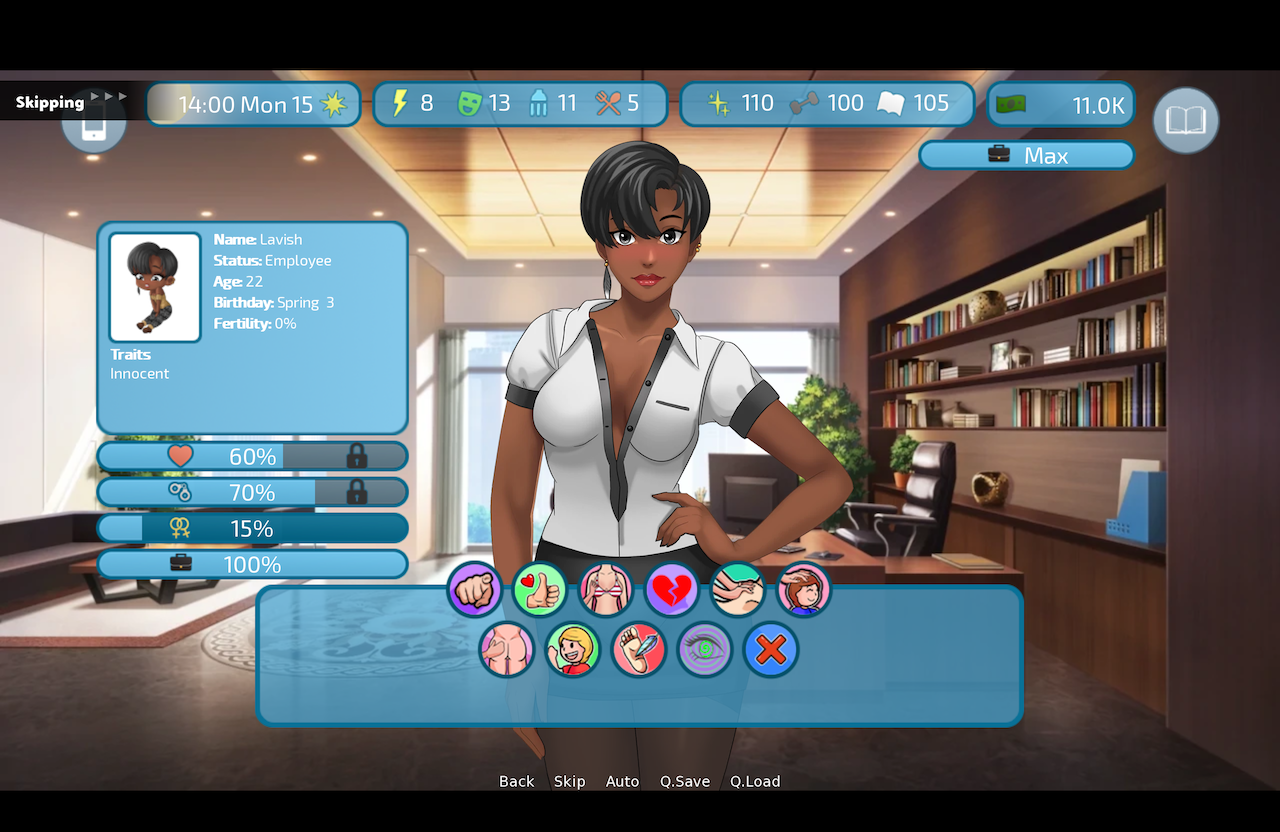Choose the broken heart action icon
Image resolution: width=1280 pixels, height=832 pixels.
(672, 590)
